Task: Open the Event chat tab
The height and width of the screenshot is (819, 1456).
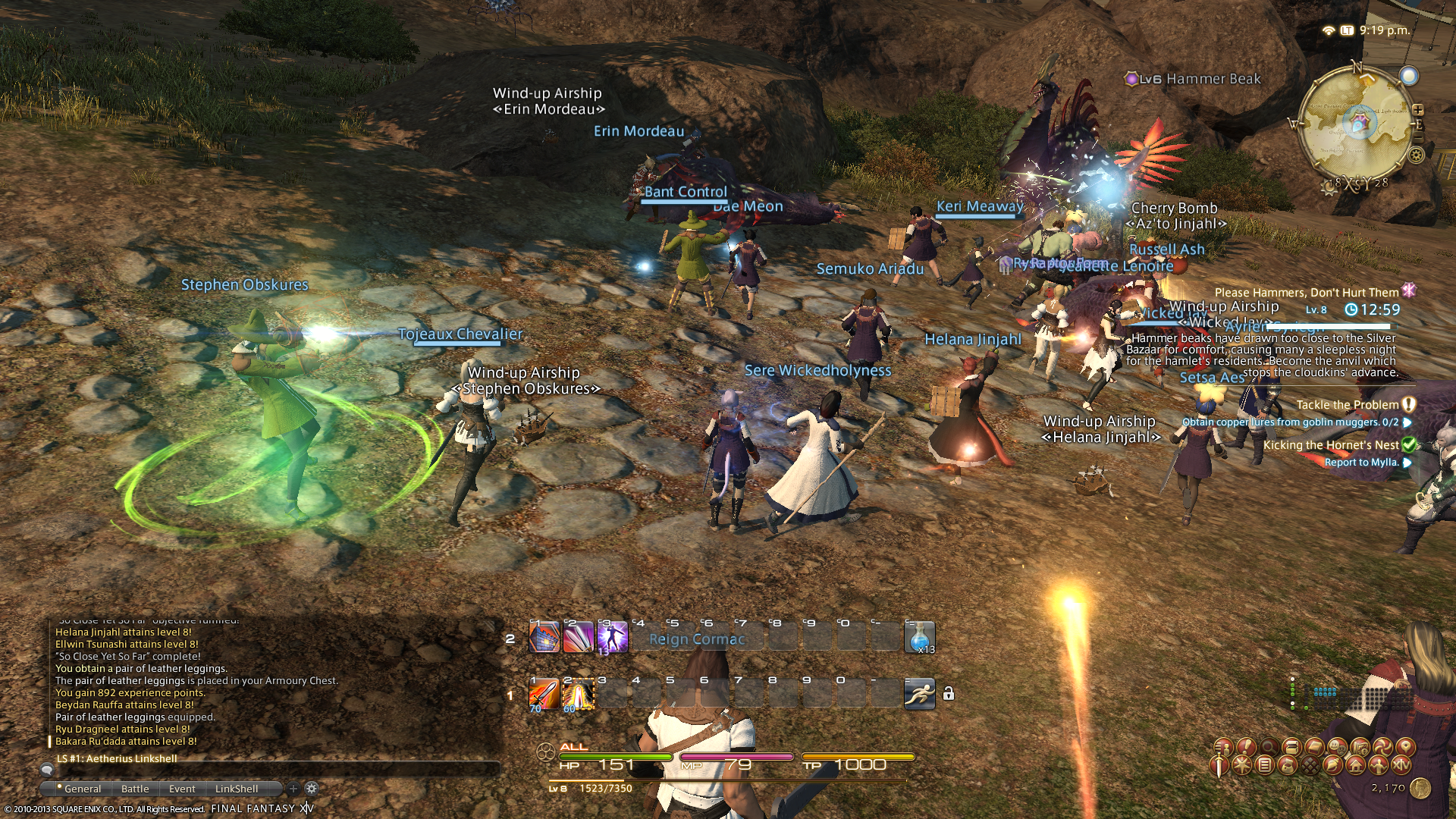Action: tap(182, 789)
